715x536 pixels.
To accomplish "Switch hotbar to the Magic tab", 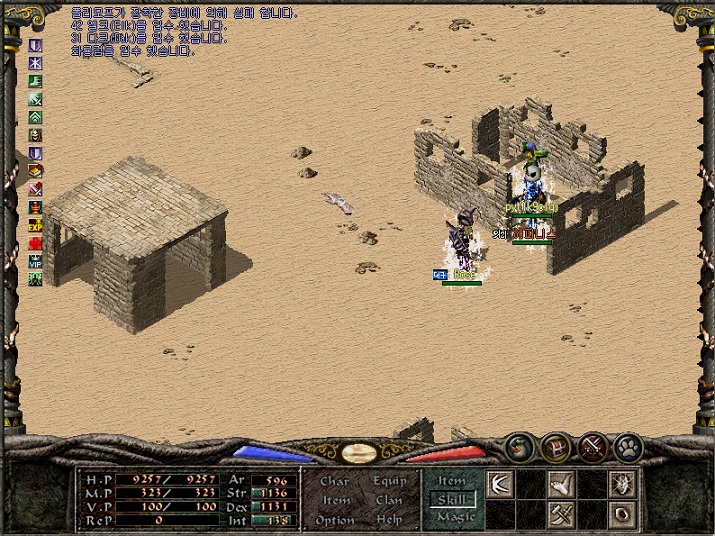I will pos(452,517).
